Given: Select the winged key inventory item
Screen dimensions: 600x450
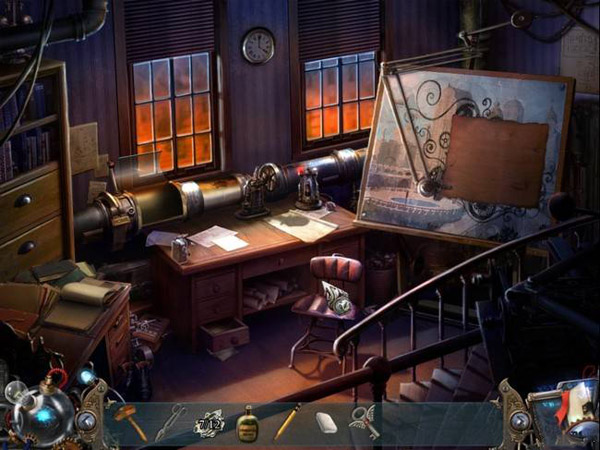Looking at the screenshot, I should point(364,422).
